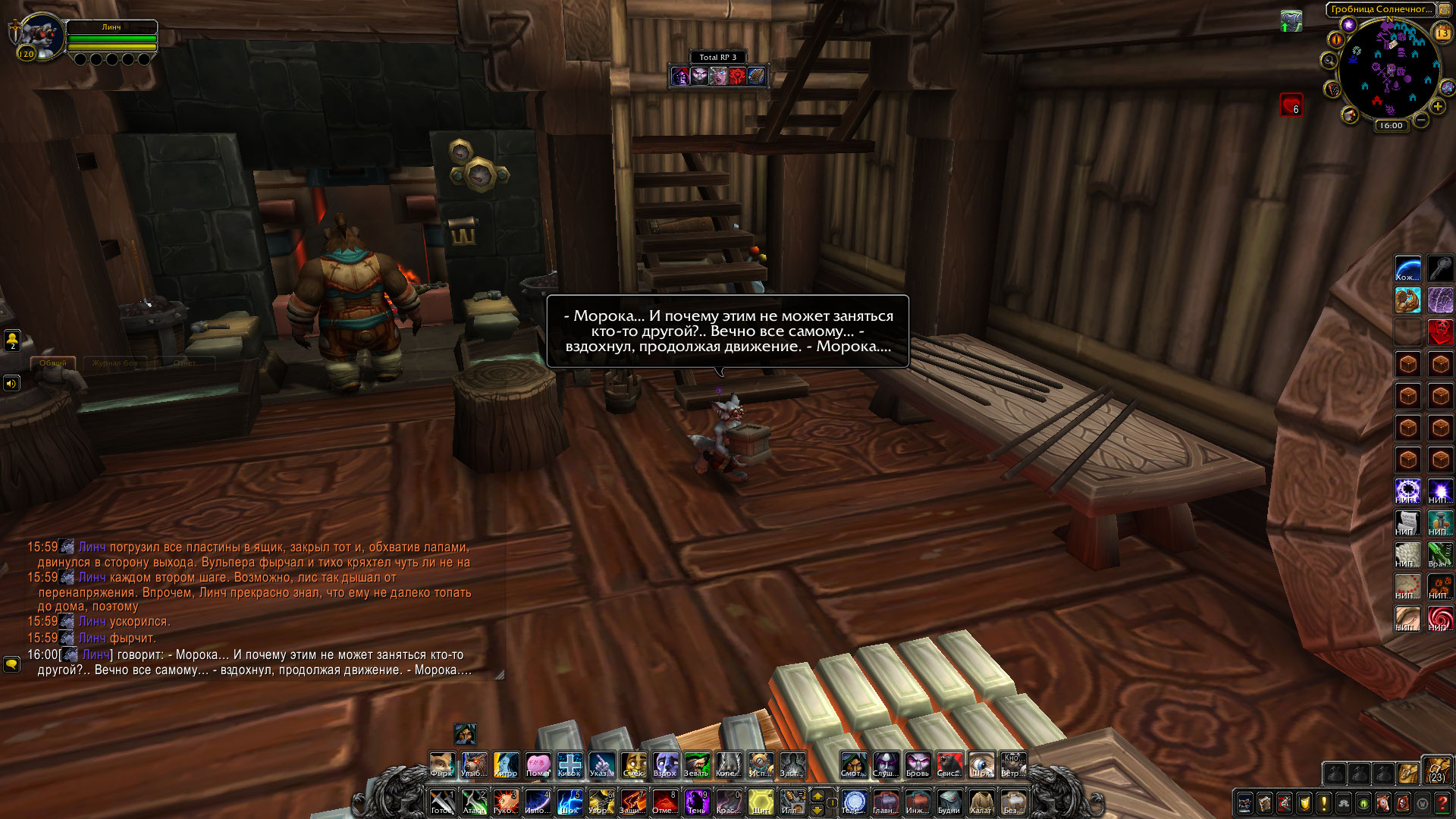This screenshot has width=1456, height=819.
Task: Open the red question mark help menu
Action: coord(1442,803)
